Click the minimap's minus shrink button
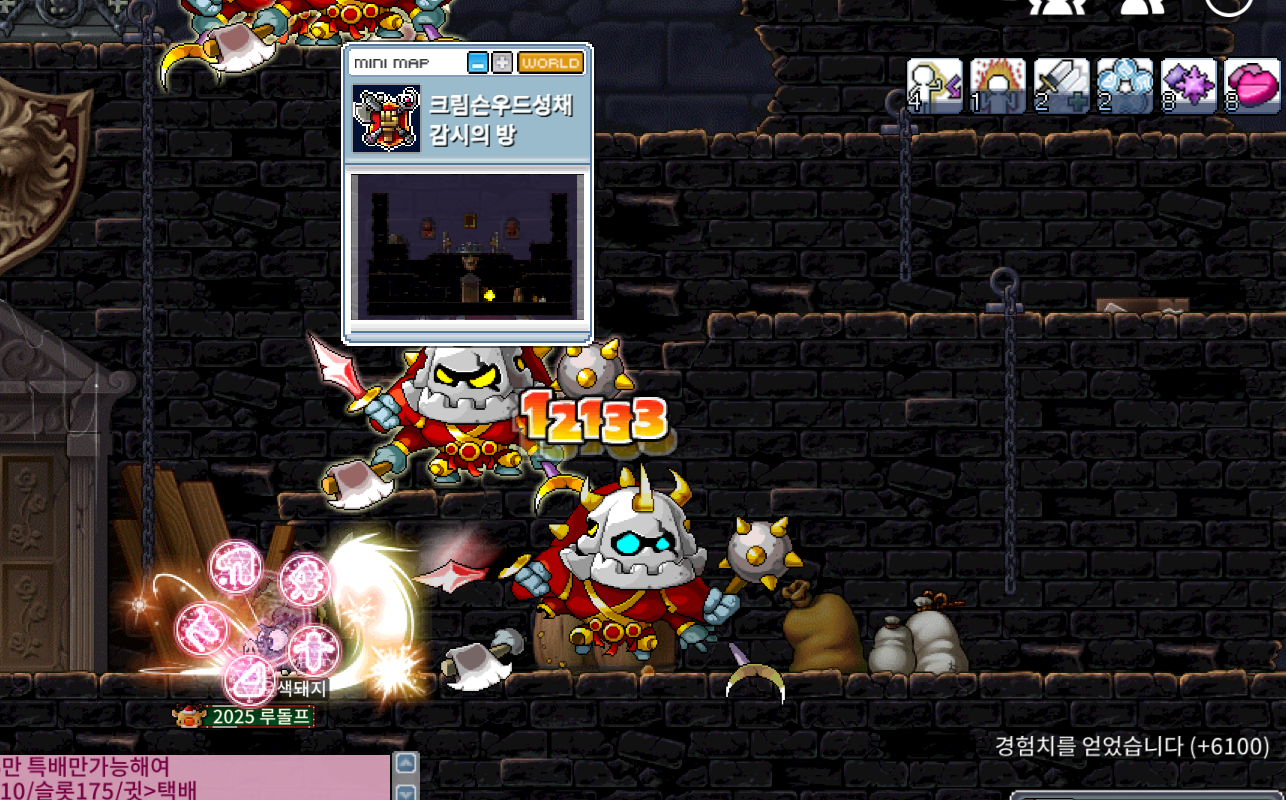 478,63
